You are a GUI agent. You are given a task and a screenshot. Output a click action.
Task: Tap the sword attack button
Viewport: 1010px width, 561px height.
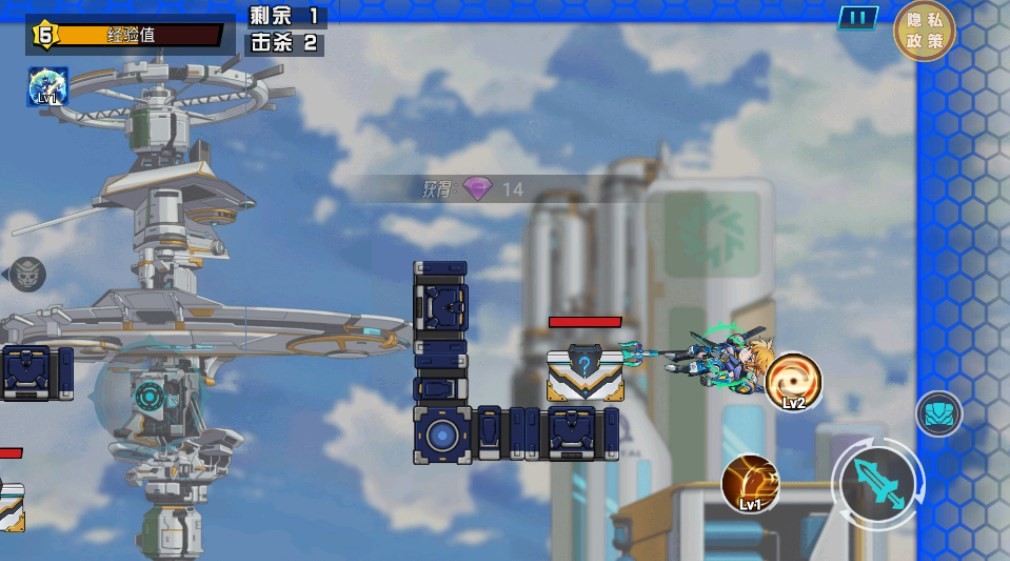pyautogui.click(x=878, y=485)
